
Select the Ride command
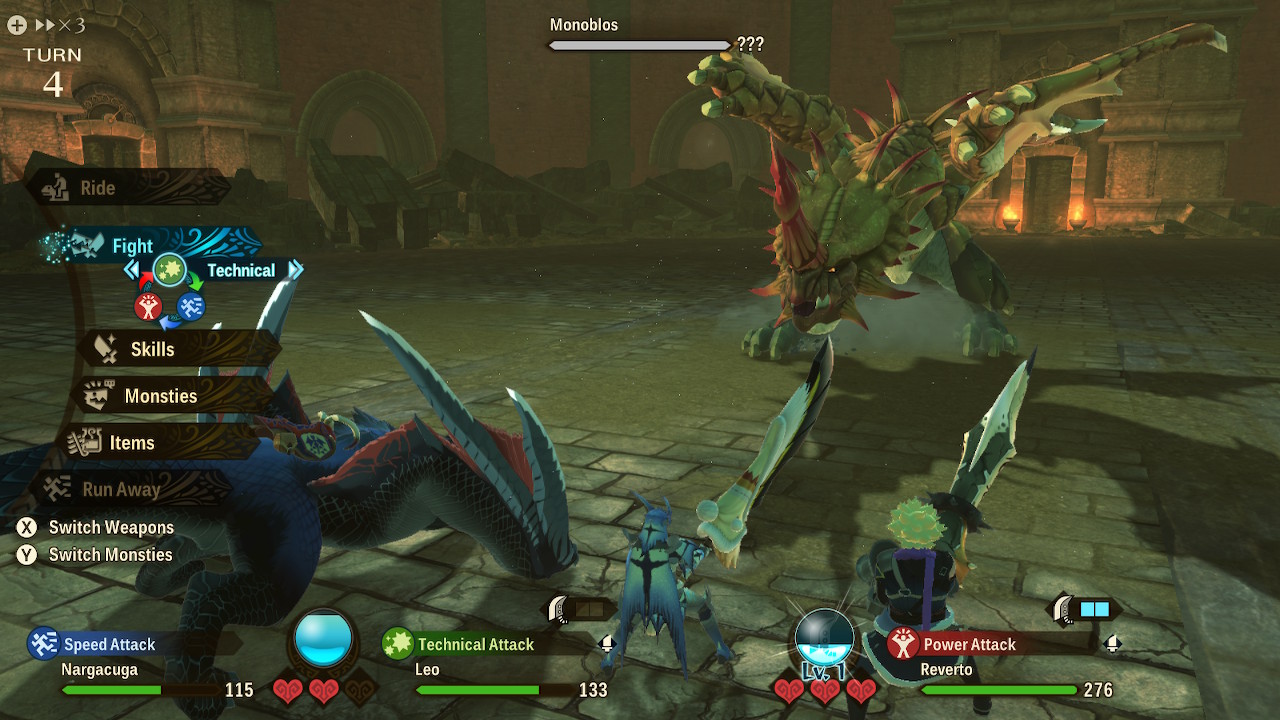point(98,188)
